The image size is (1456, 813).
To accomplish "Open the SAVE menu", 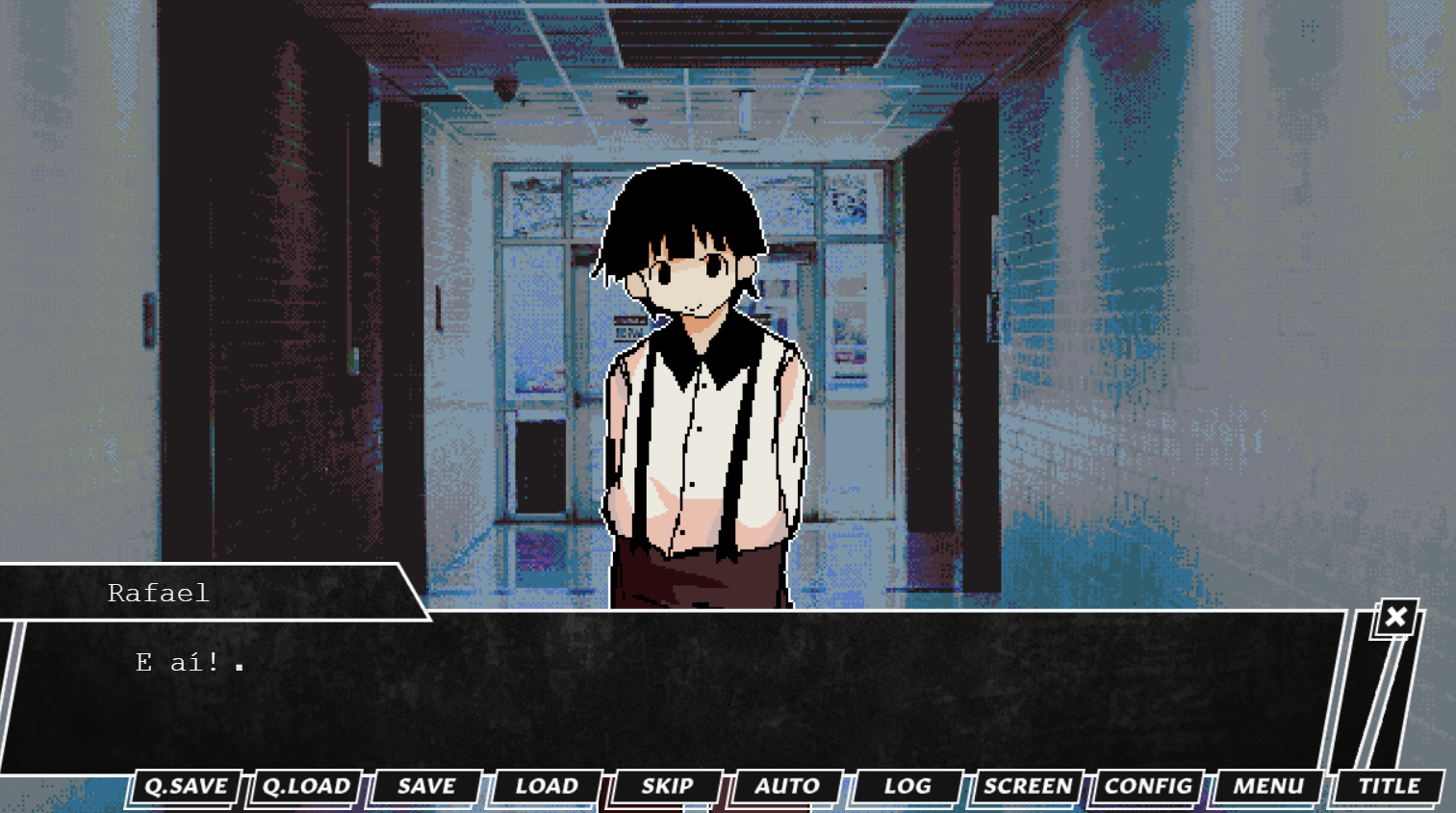I will point(426,786).
